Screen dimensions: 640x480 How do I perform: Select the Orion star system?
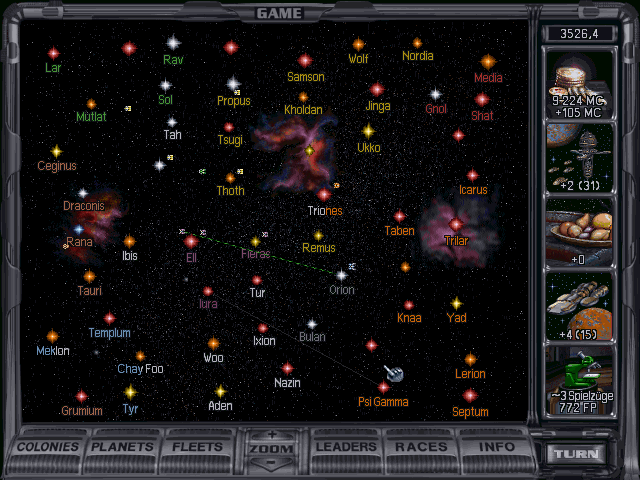point(341,274)
